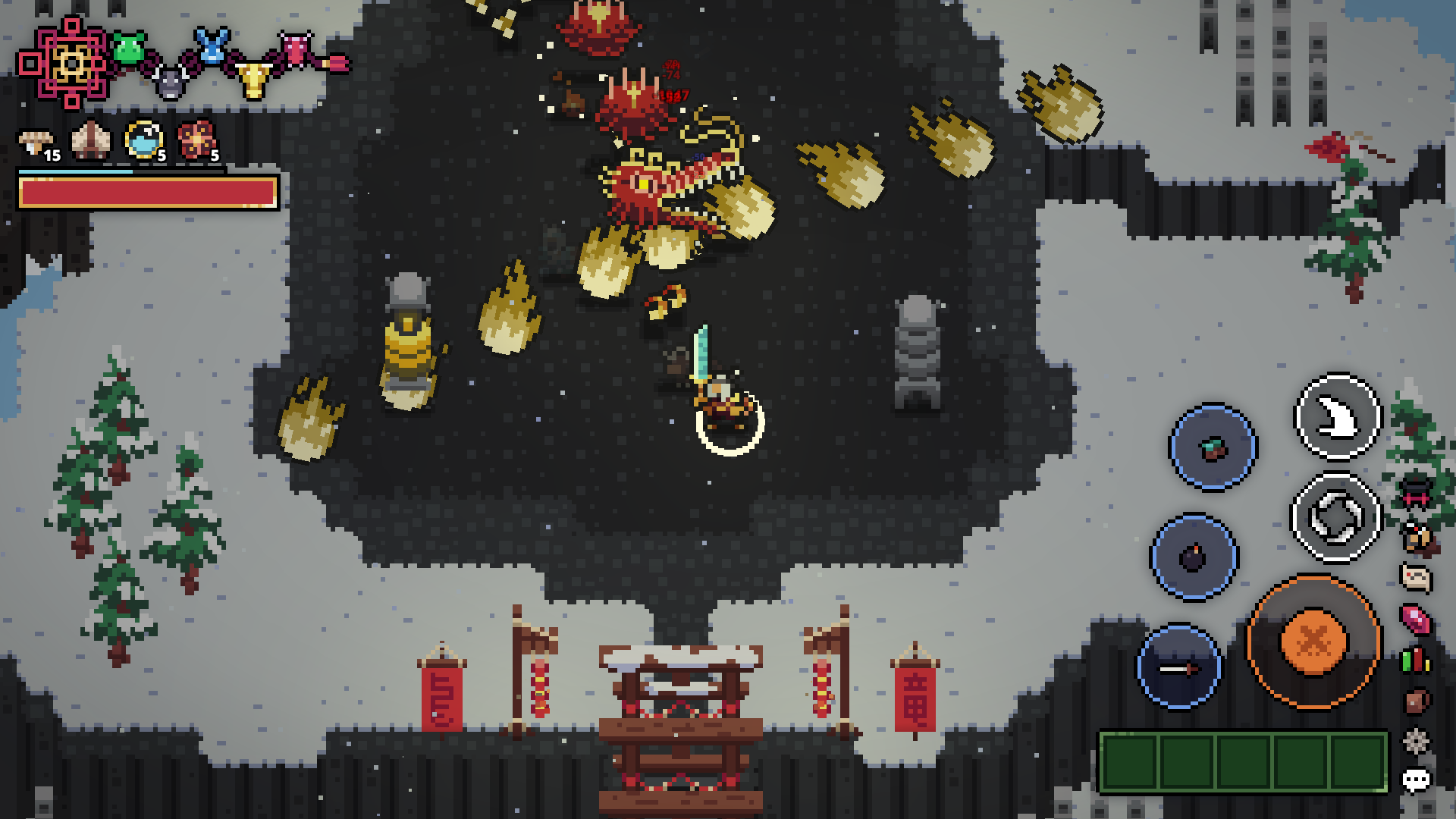Image resolution: width=1456 pixels, height=819 pixels.
Task: Click the red health bar
Action: coord(146,194)
